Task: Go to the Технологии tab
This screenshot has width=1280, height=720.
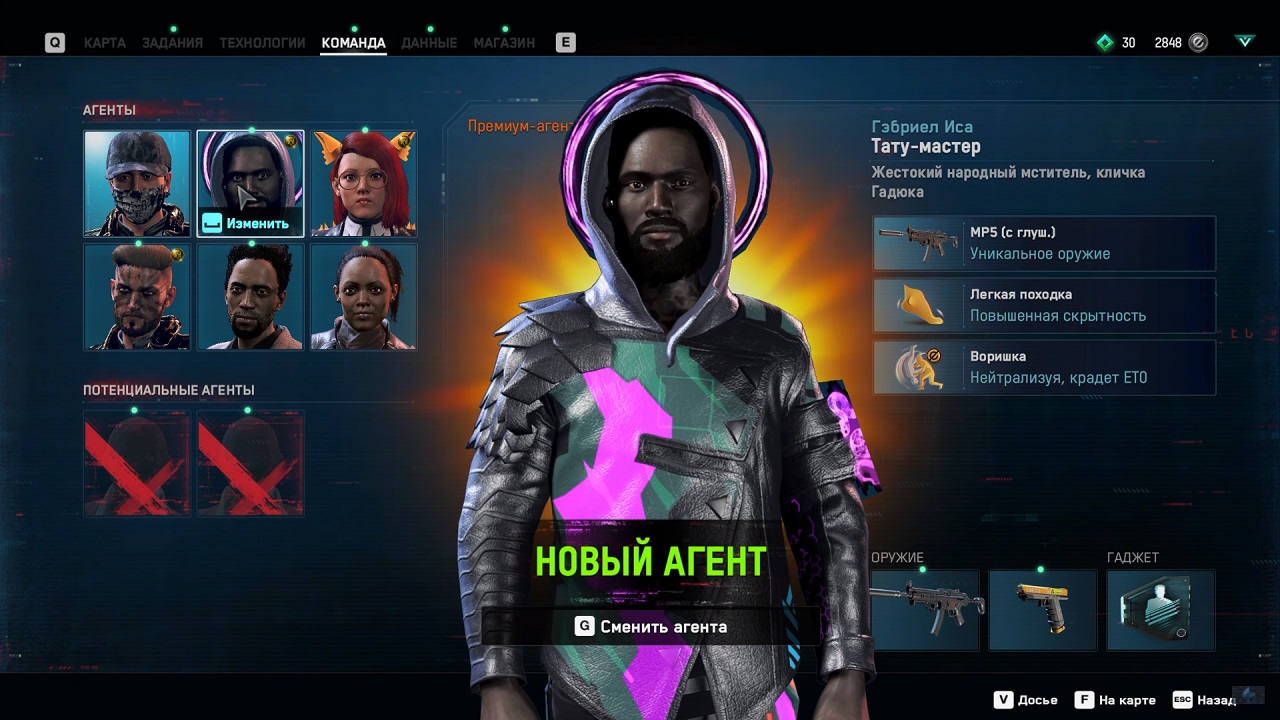Action: (262, 43)
